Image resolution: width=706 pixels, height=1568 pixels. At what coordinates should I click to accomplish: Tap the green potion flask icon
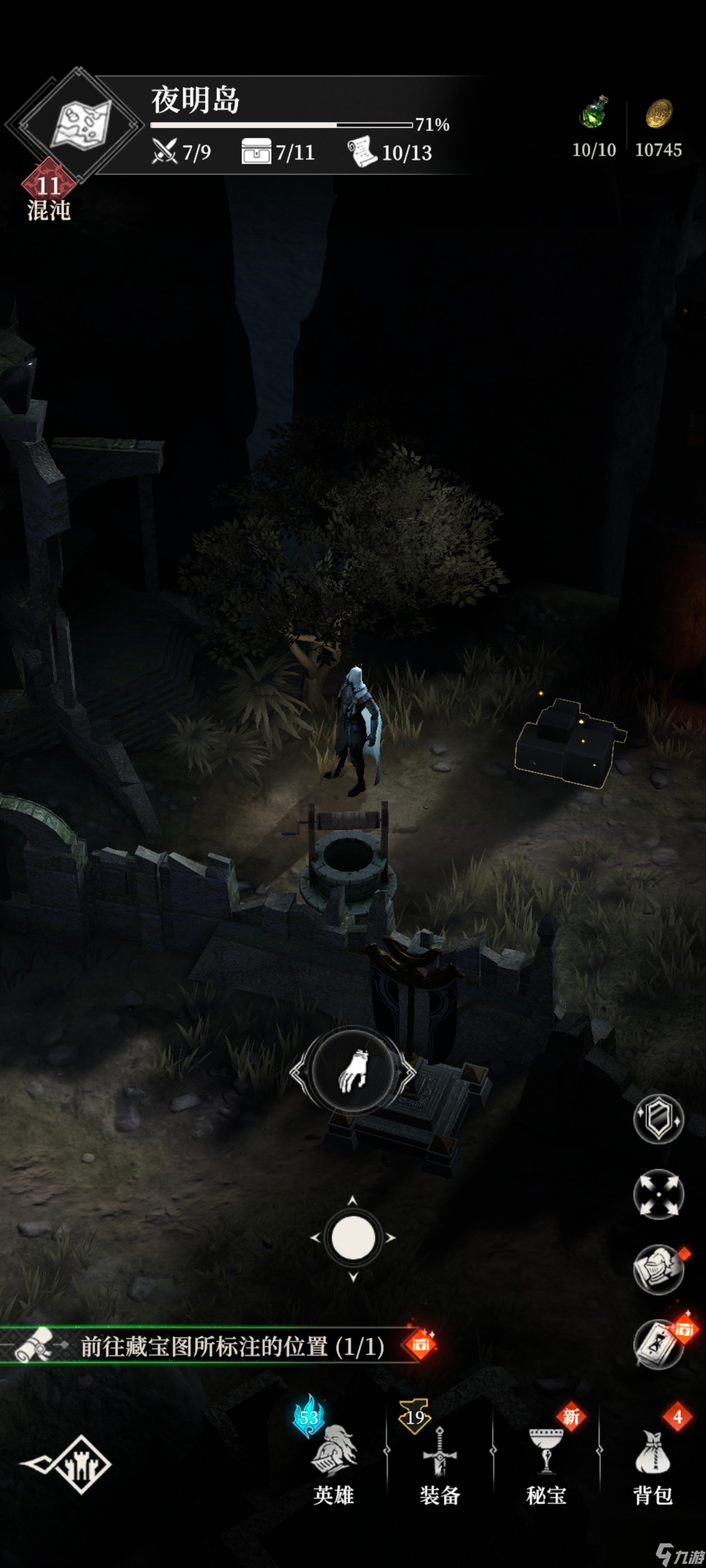(594, 113)
